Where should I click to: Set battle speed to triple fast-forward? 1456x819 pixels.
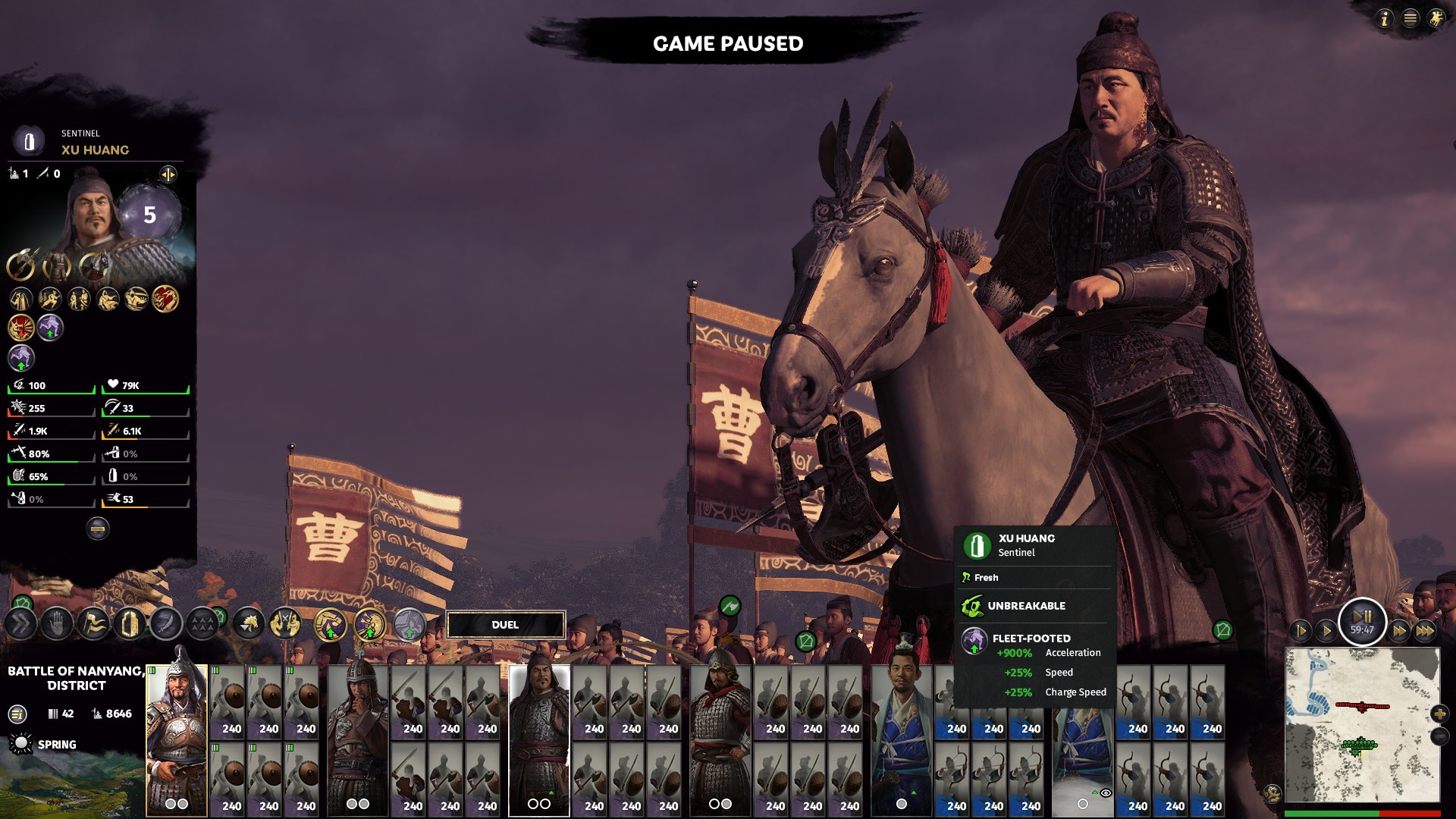click(x=1425, y=630)
